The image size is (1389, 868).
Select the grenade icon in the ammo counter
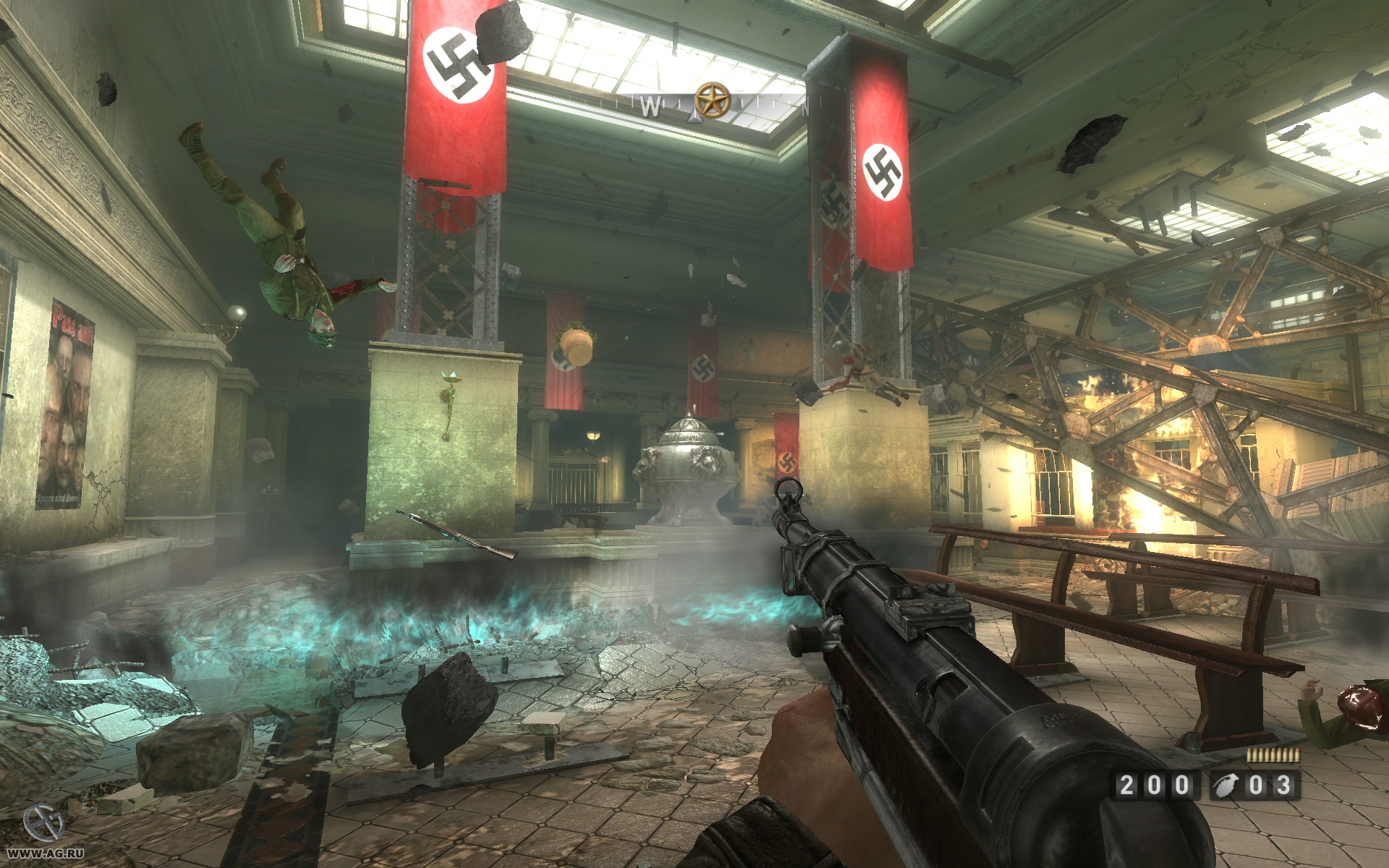pyautogui.click(x=1226, y=786)
